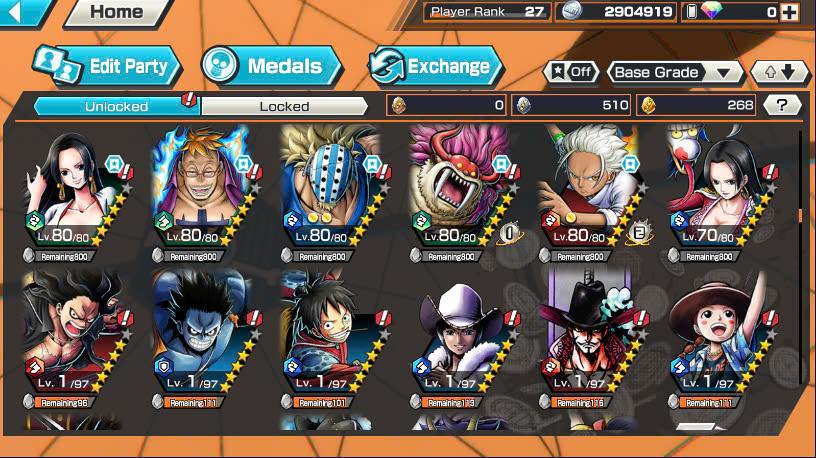Return to the Home screen
This screenshot has height=458, width=816.
tap(115, 13)
